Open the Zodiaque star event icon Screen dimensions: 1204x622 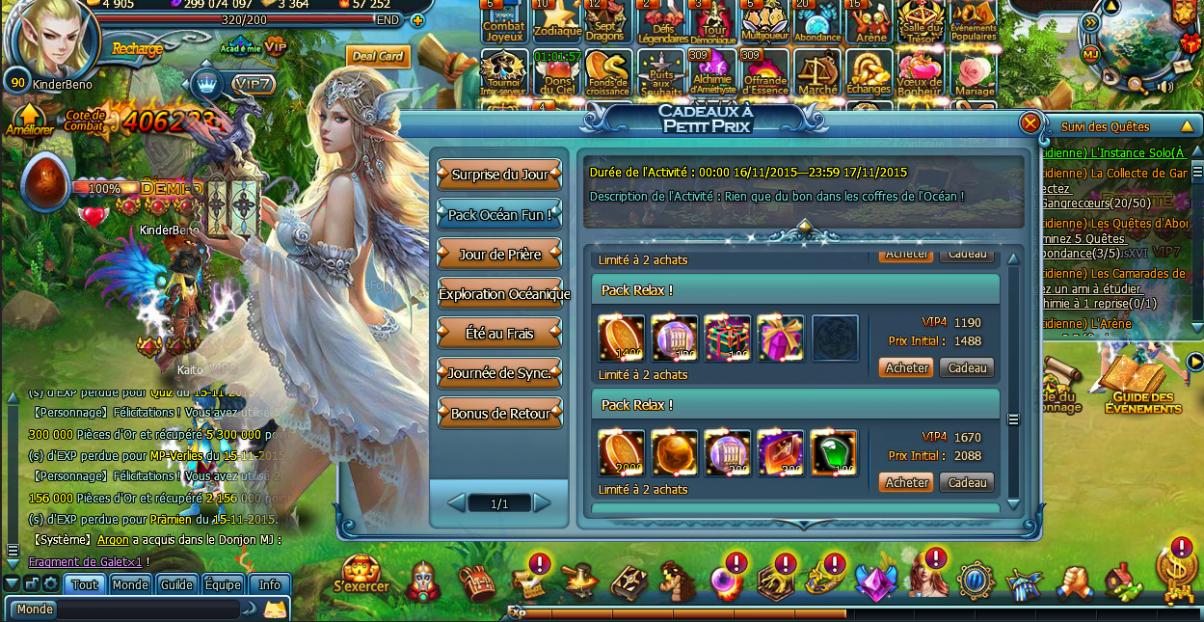point(555,20)
